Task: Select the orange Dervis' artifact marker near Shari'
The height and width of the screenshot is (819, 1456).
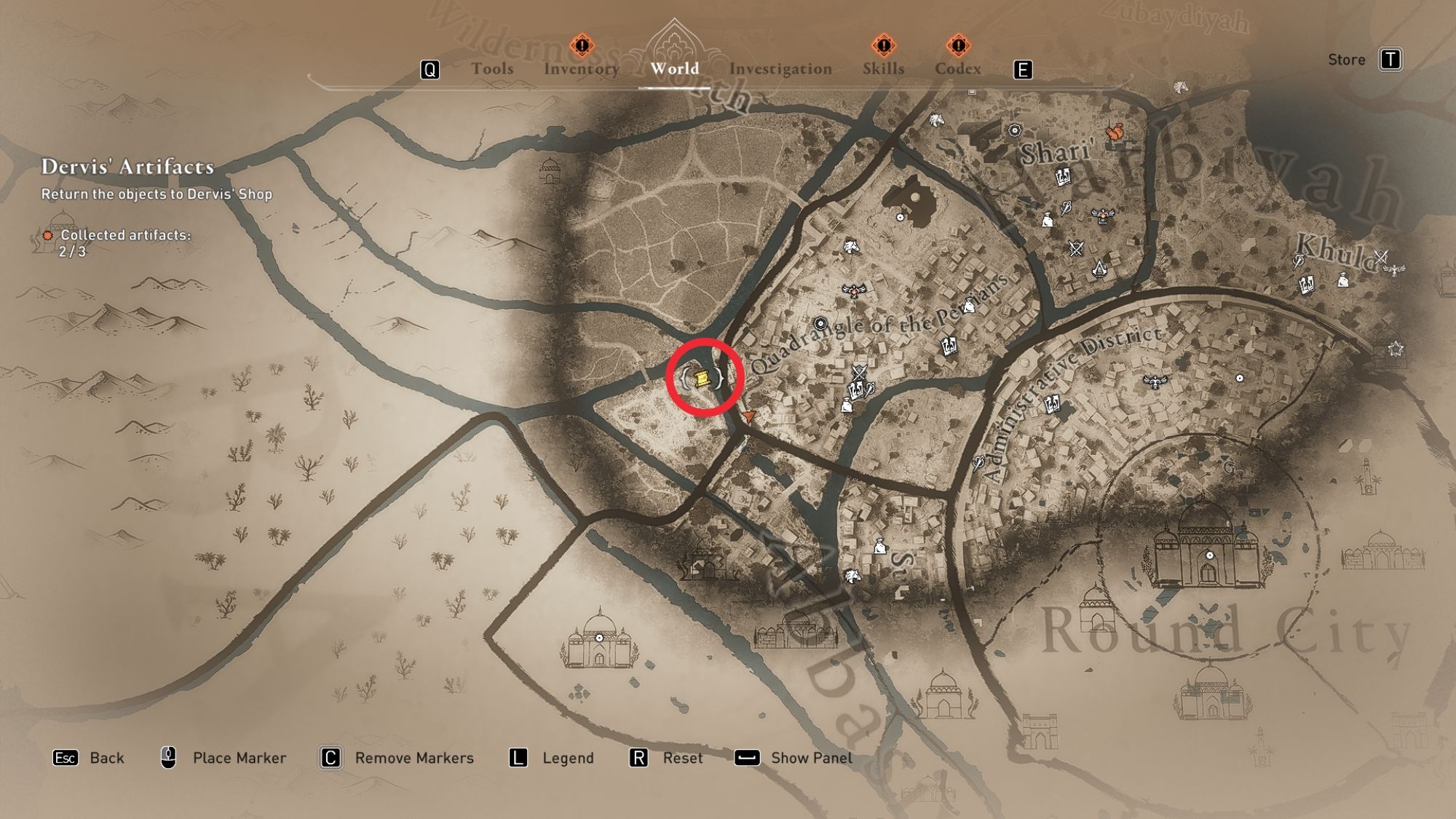Action: 1115,133
